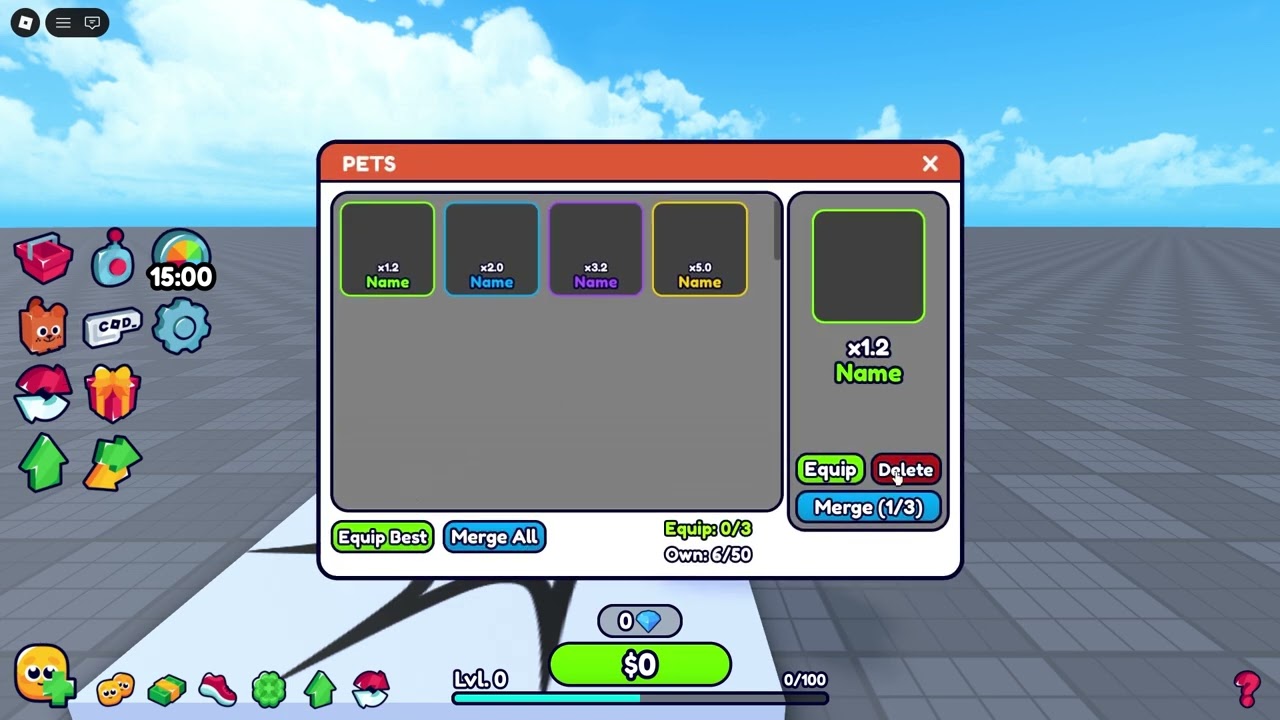This screenshot has width=1280, height=720.
Task: Open the shop basket icon
Action: (x=44, y=258)
